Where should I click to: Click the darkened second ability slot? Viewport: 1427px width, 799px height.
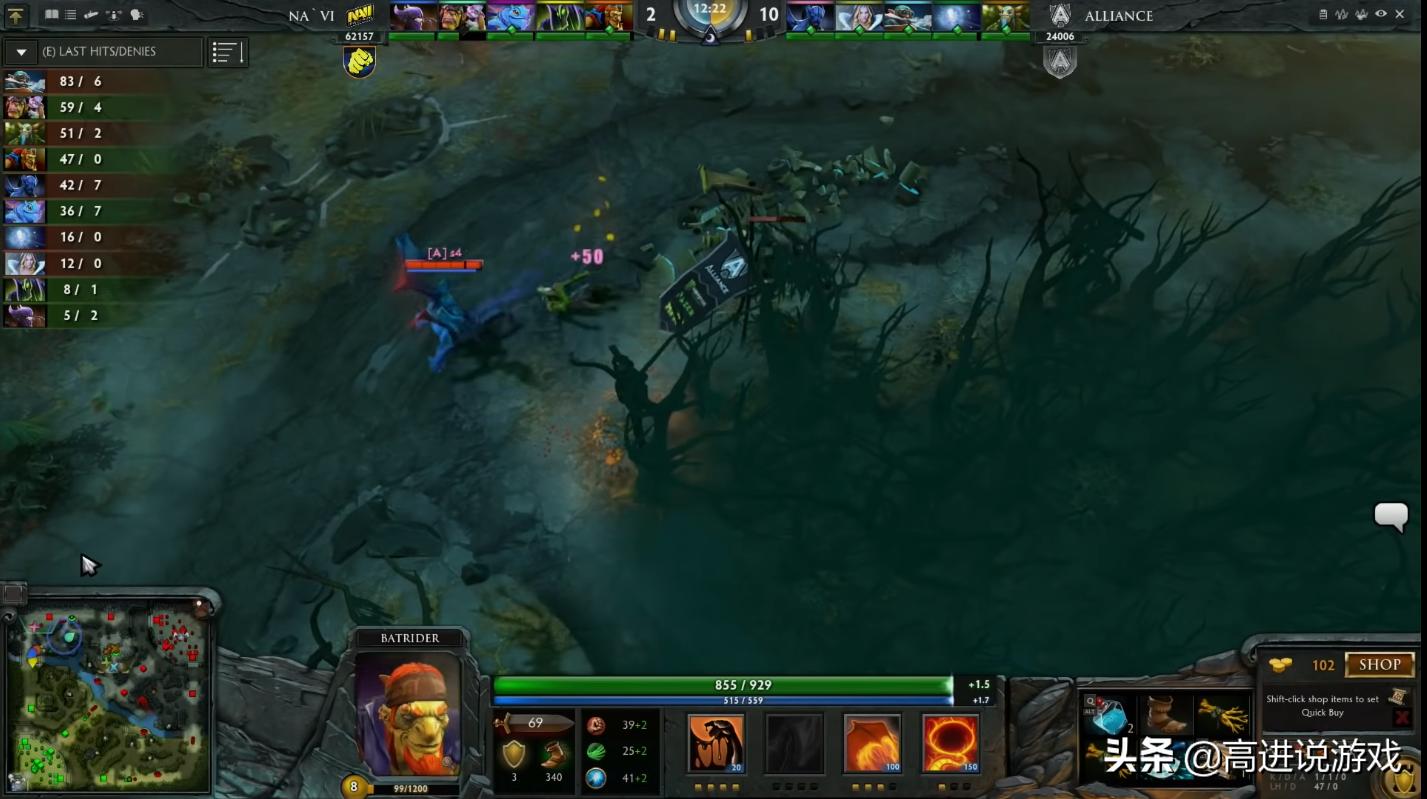(x=793, y=742)
